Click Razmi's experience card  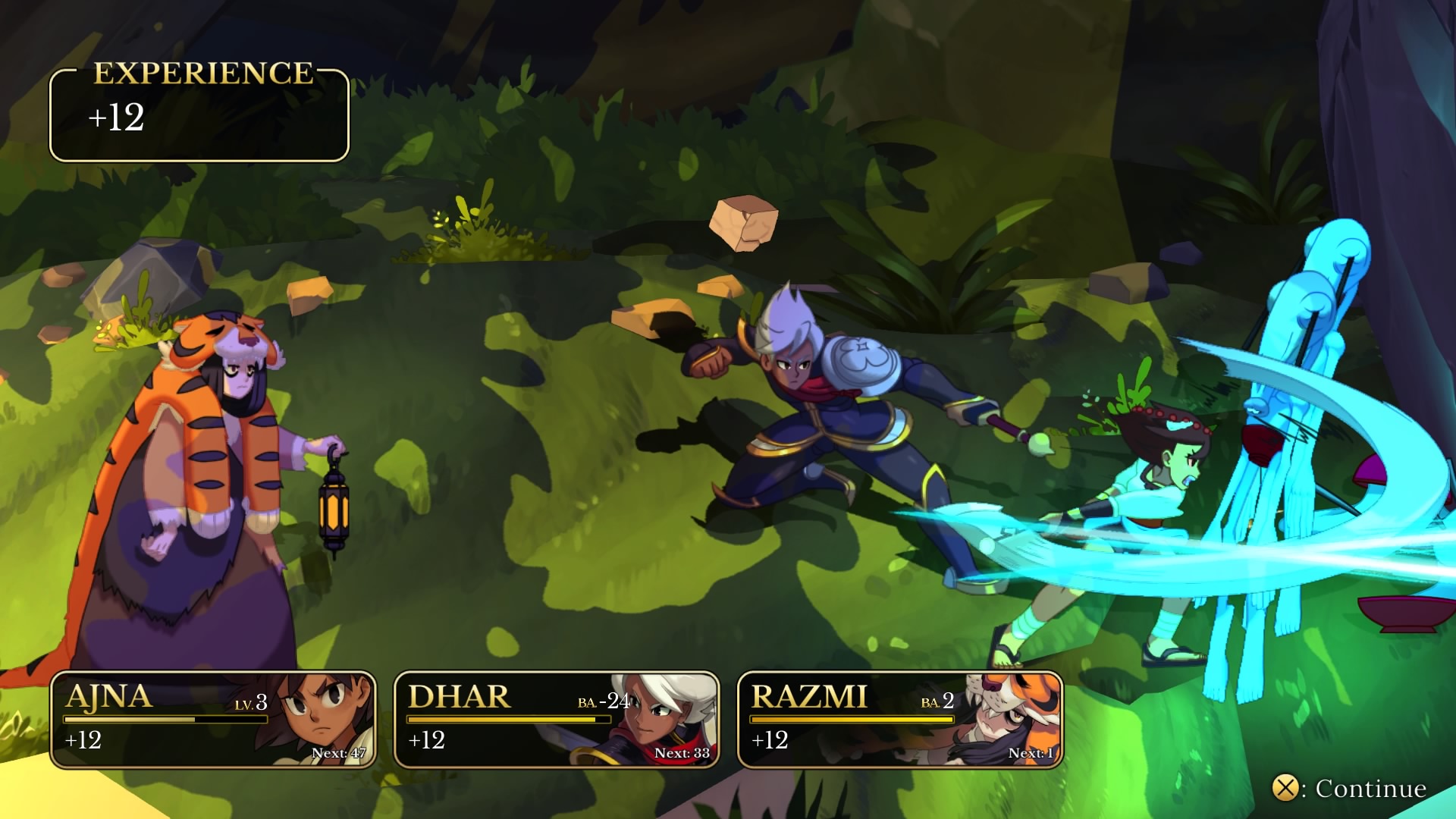click(x=899, y=720)
